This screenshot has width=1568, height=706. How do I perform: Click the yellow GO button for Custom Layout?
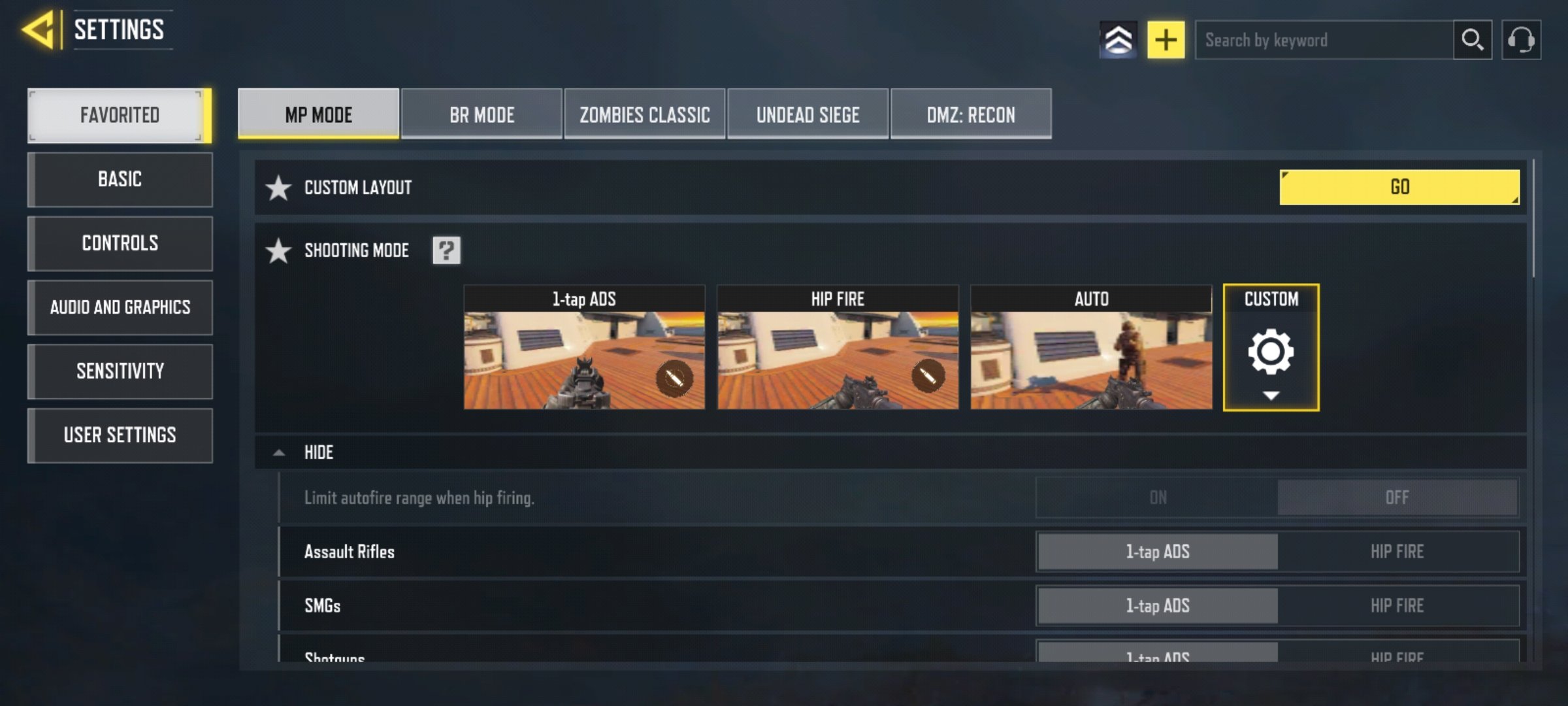coord(1399,187)
